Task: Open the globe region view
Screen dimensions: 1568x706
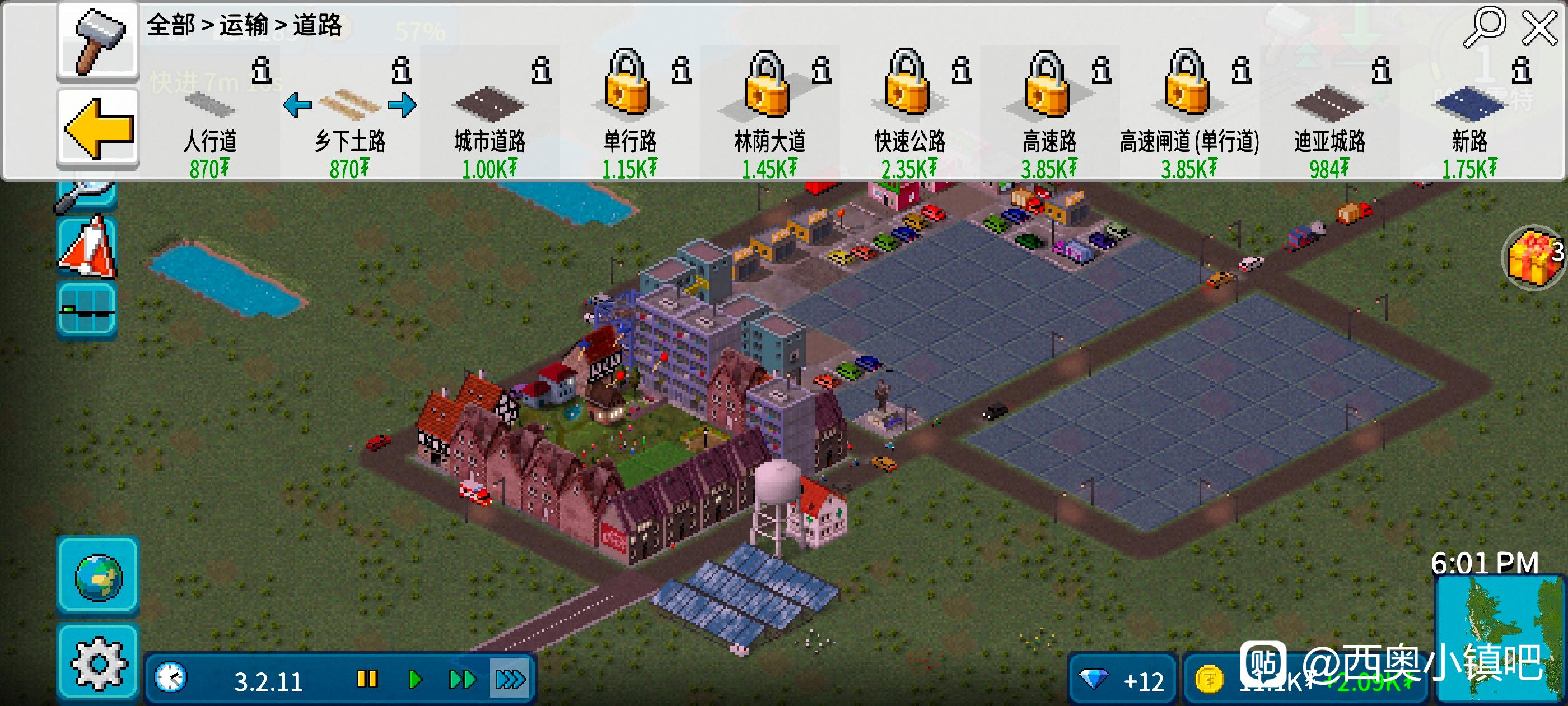Action: (x=98, y=576)
